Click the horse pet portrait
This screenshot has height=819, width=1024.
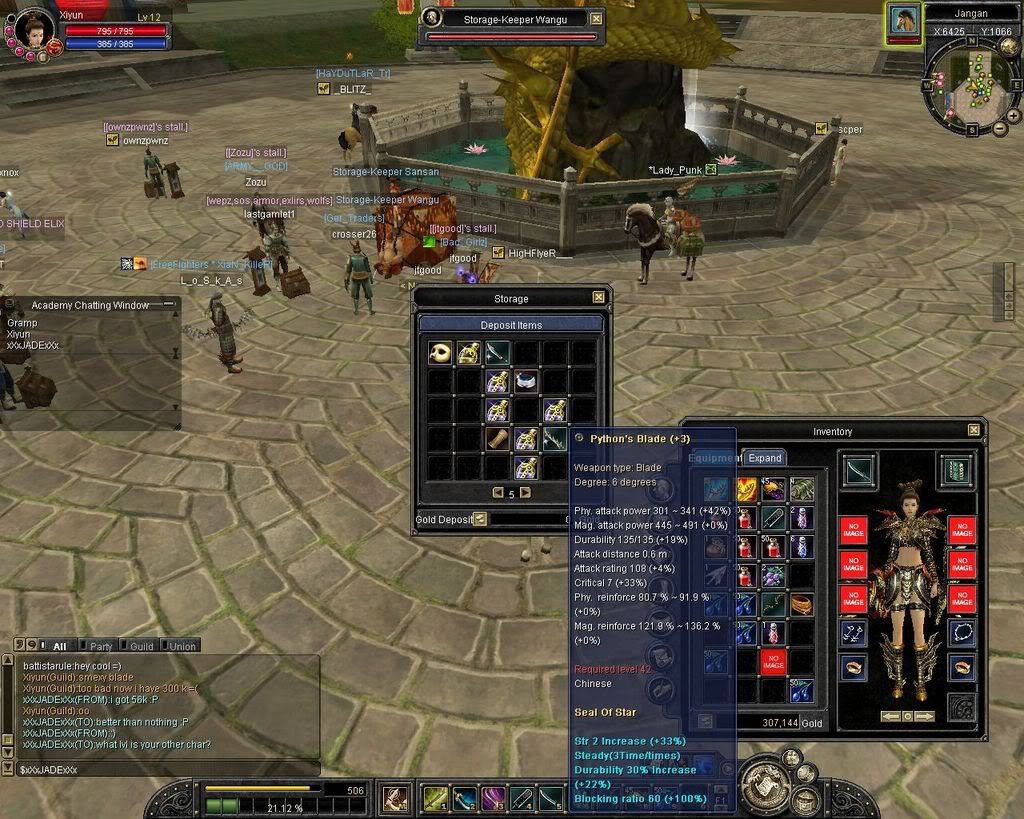pyautogui.click(x=904, y=20)
